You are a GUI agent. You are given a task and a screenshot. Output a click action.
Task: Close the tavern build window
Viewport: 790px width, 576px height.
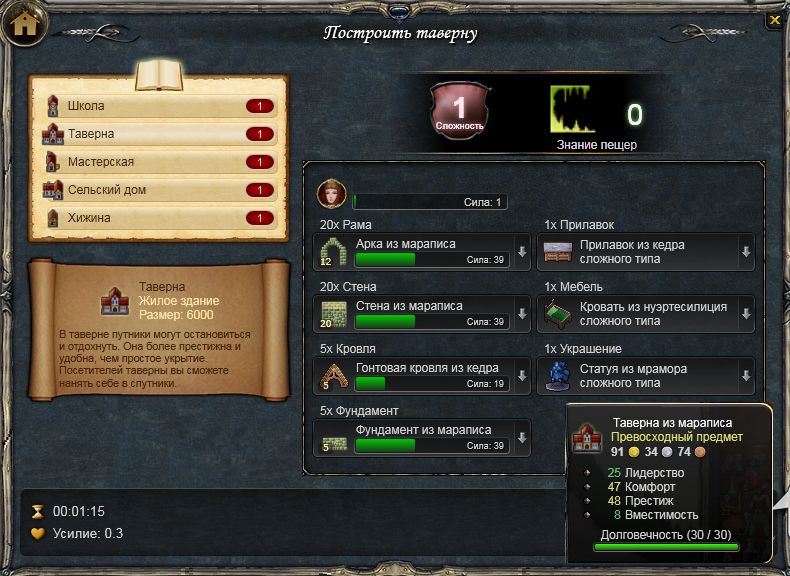pos(774,19)
